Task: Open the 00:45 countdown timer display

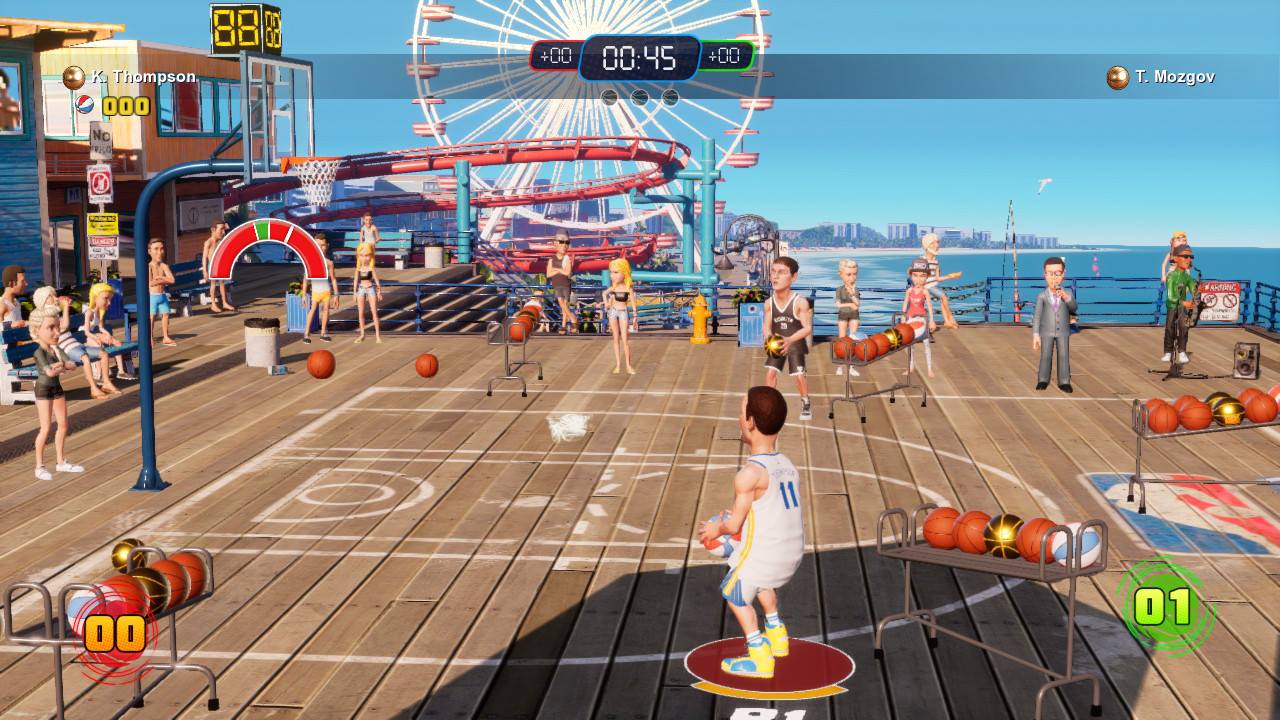Action: pyautogui.click(x=637, y=58)
